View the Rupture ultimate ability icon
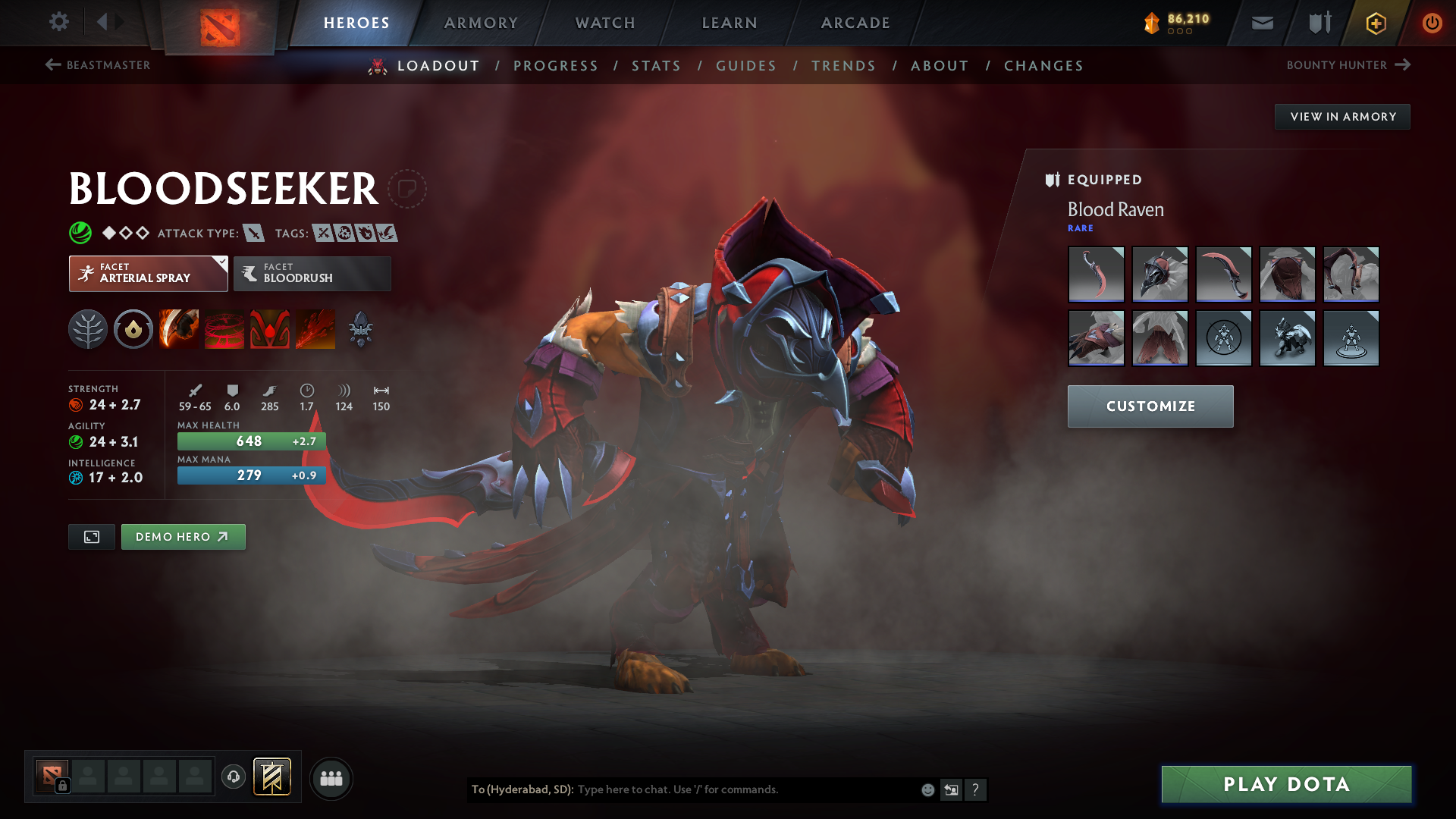Viewport: 1456px width, 819px height. point(315,328)
